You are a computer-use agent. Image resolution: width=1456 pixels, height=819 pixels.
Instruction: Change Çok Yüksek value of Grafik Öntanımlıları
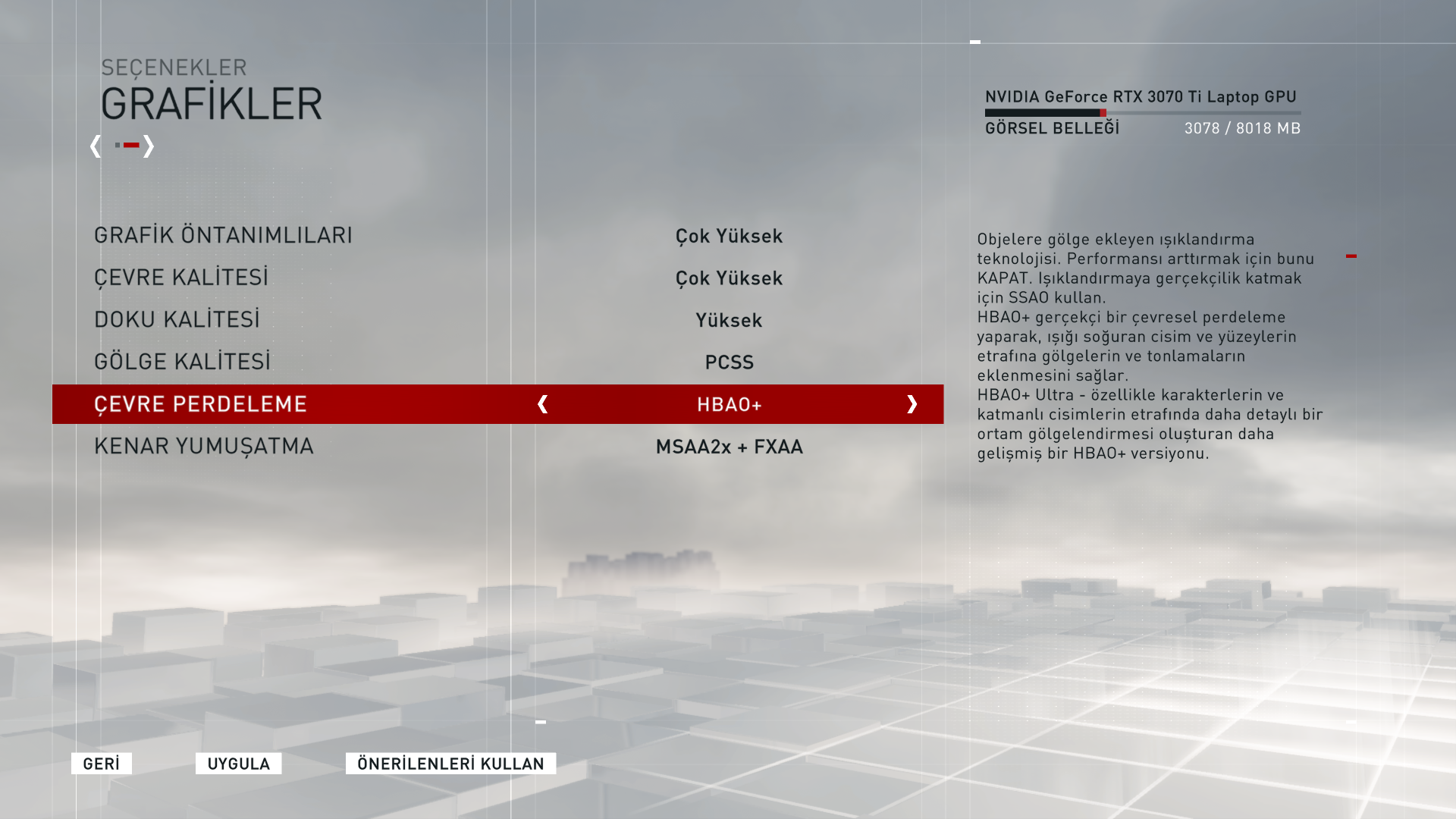coord(728,236)
